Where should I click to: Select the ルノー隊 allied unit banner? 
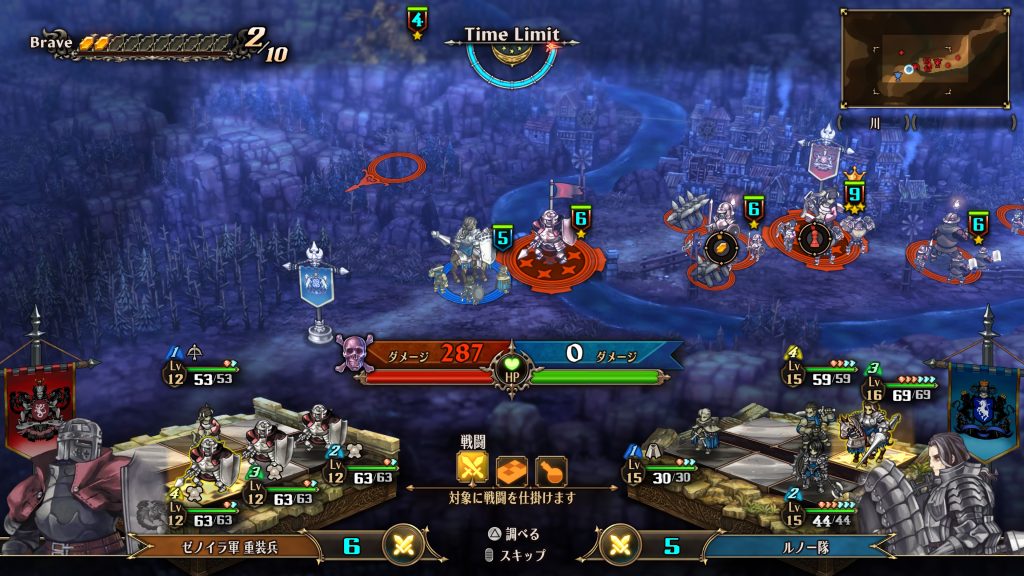pyautogui.click(x=797, y=546)
